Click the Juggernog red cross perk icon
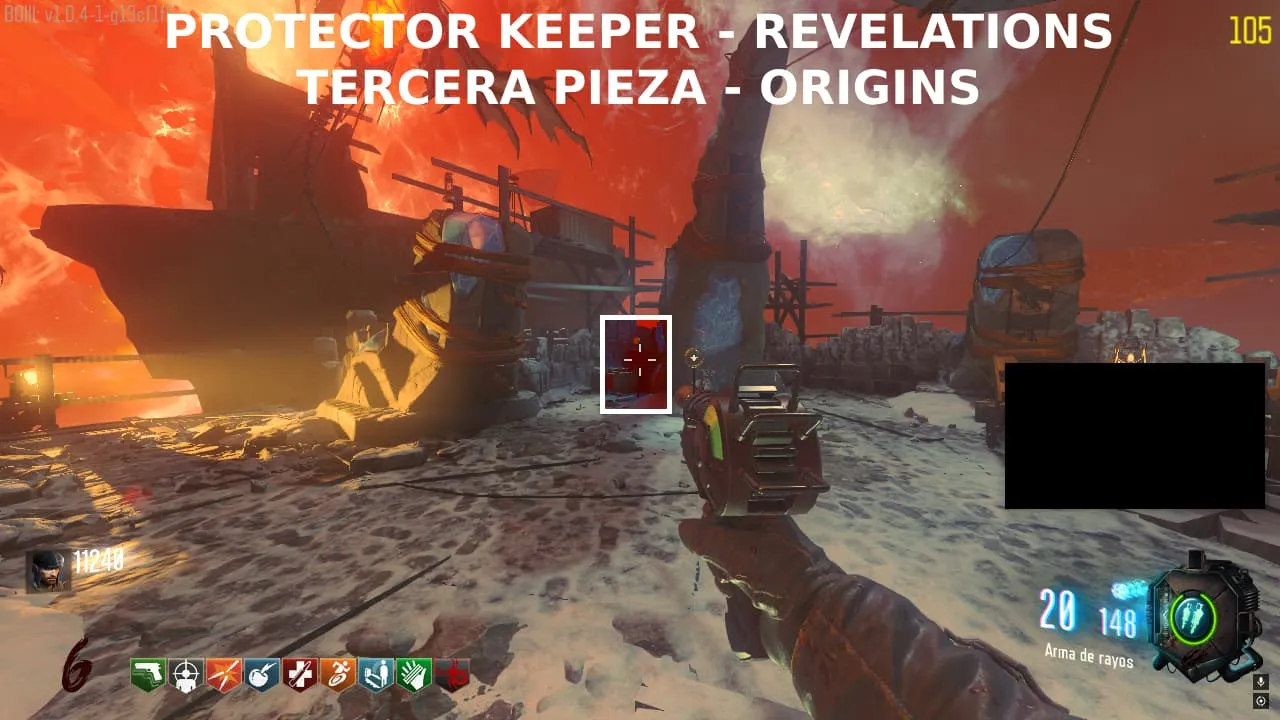This screenshot has width=1280, height=720. pyautogui.click(x=299, y=676)
